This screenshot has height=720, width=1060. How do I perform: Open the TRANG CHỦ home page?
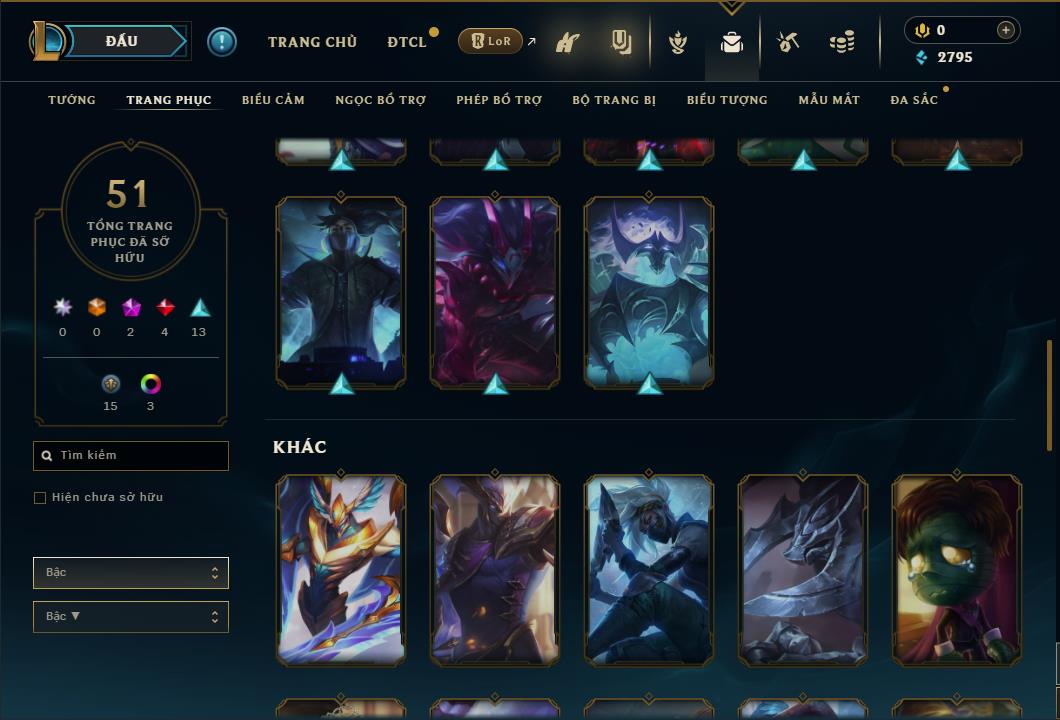312,42
